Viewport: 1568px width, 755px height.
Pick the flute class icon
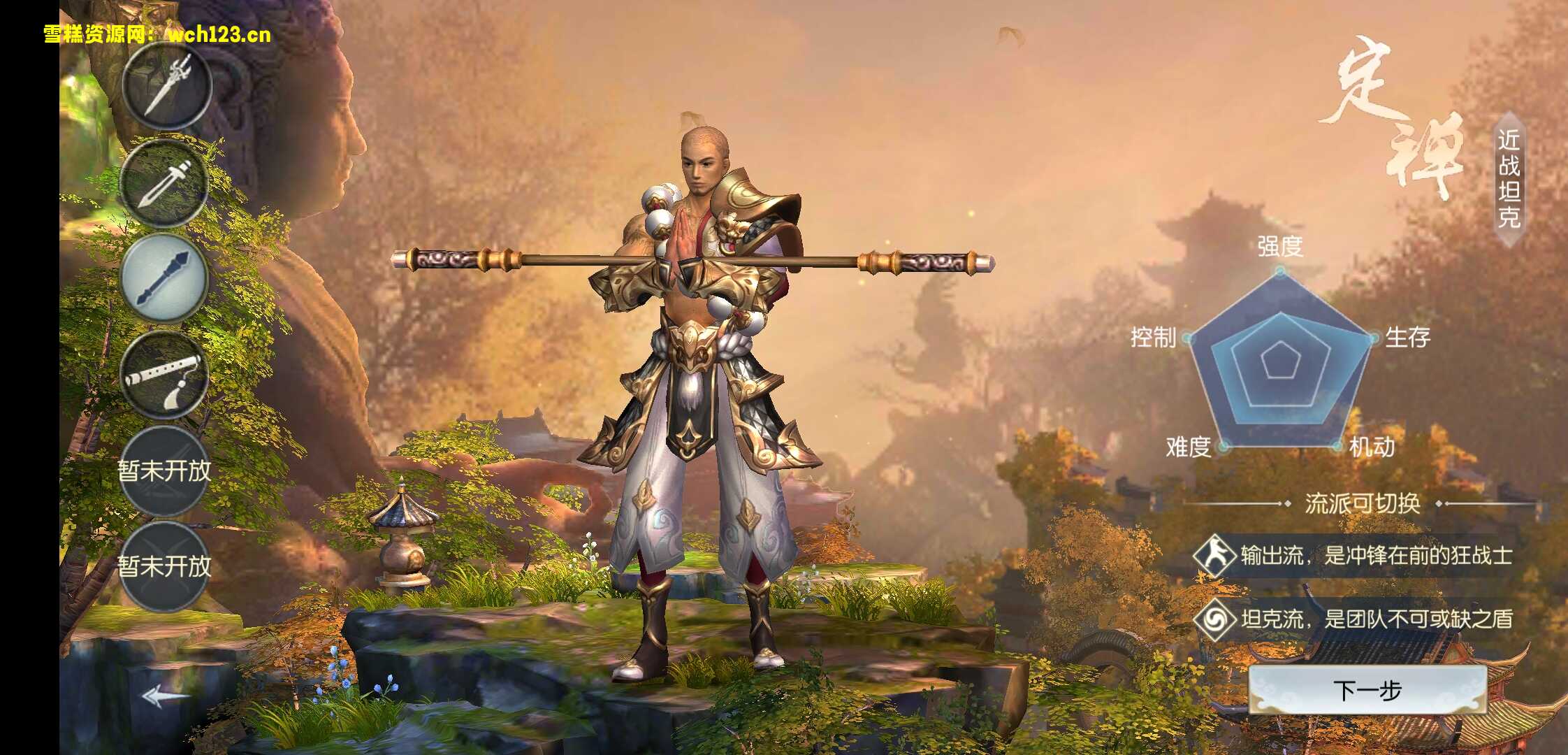tap(165, 375)
